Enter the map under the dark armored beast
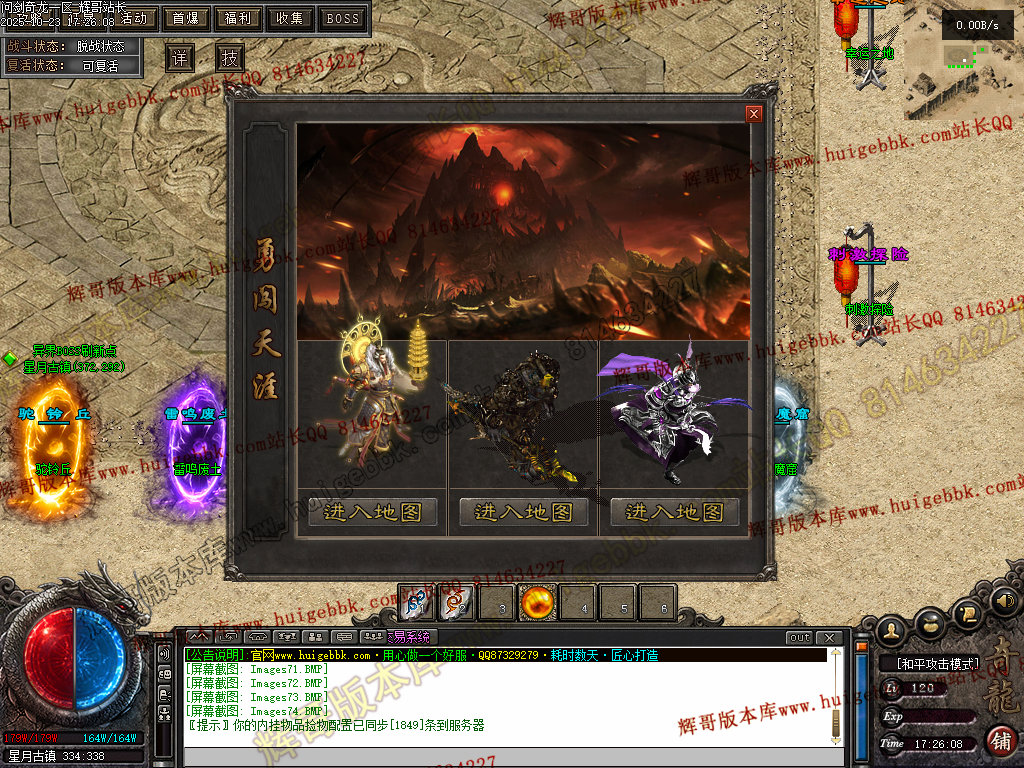The width and height of the screenshot is (1024, 768). click(524, 512)
